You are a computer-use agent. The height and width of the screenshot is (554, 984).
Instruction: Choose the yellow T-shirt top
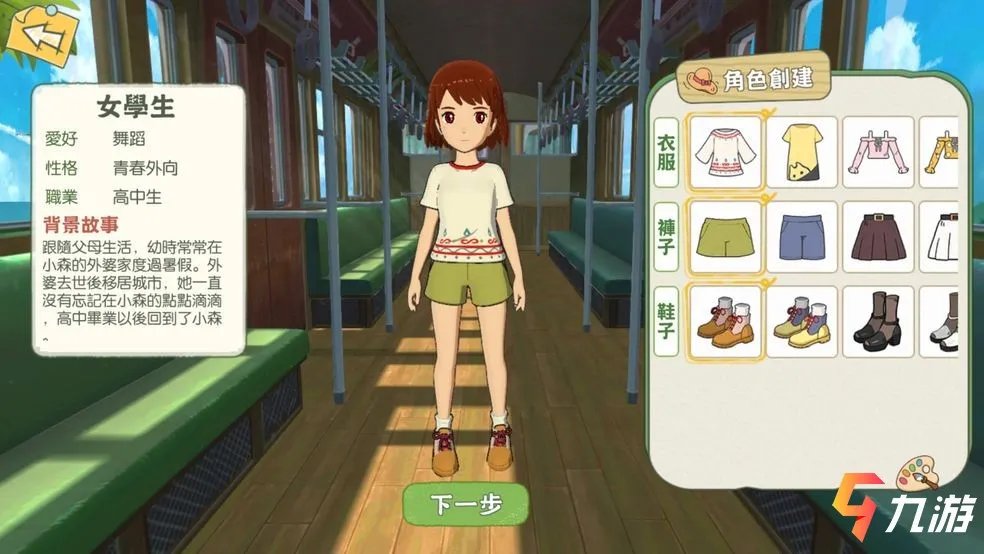click(x=801, y=152)
